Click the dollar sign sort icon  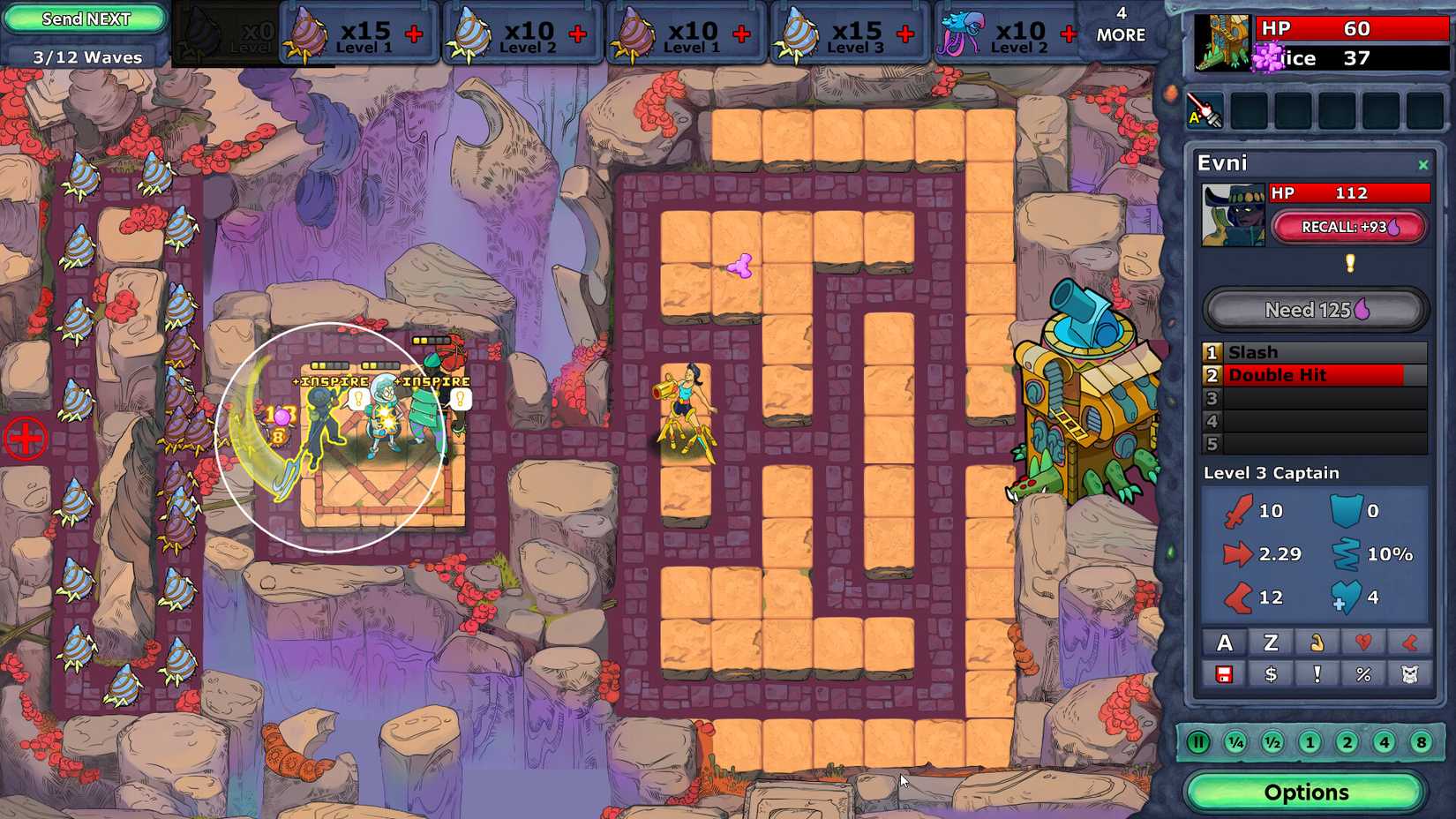pos(1271,675)
